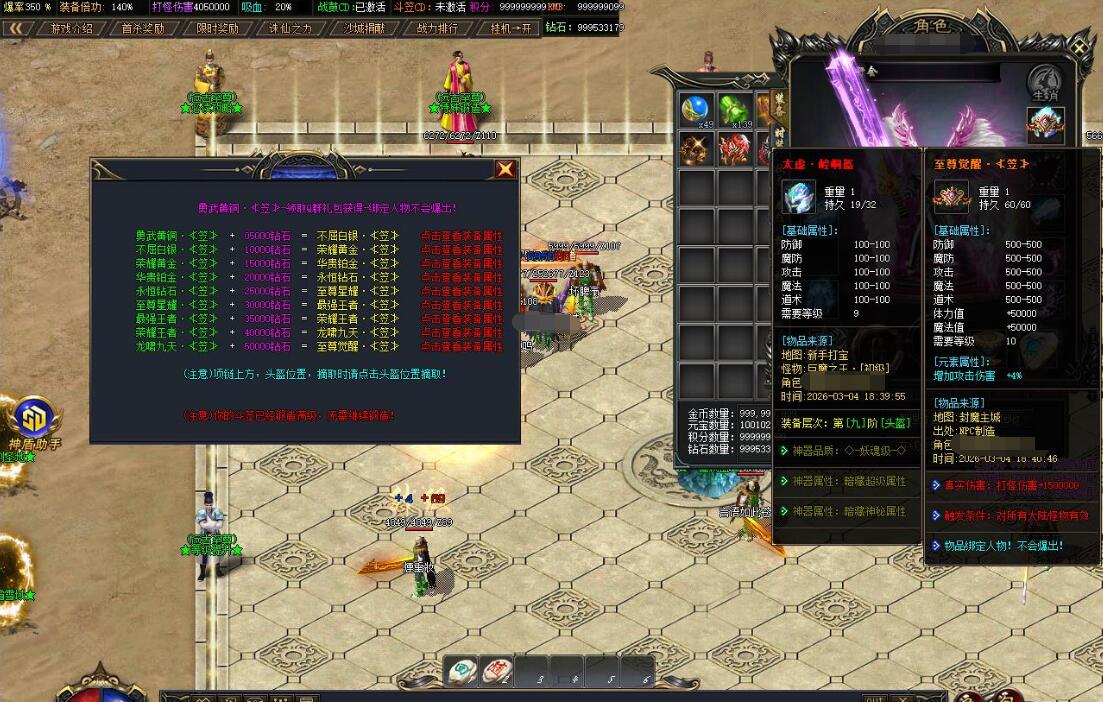Show the 战力排行 ranking
The width and height of the screenshot is (1103, 702).
pos(437,28)
